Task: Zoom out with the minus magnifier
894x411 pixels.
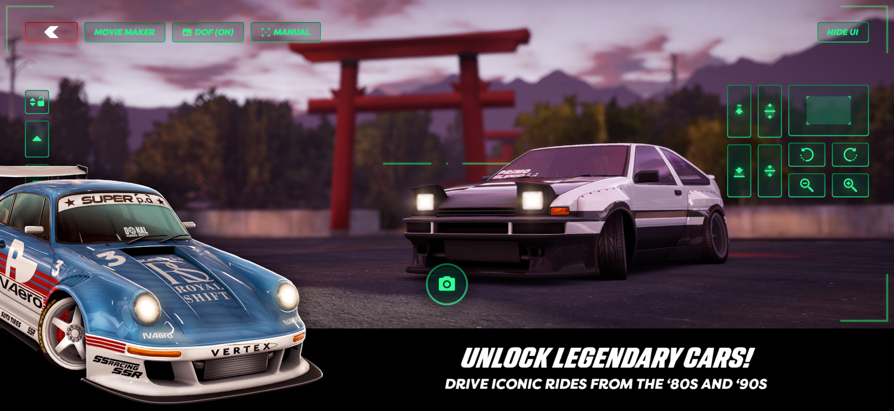Action: 806,185
